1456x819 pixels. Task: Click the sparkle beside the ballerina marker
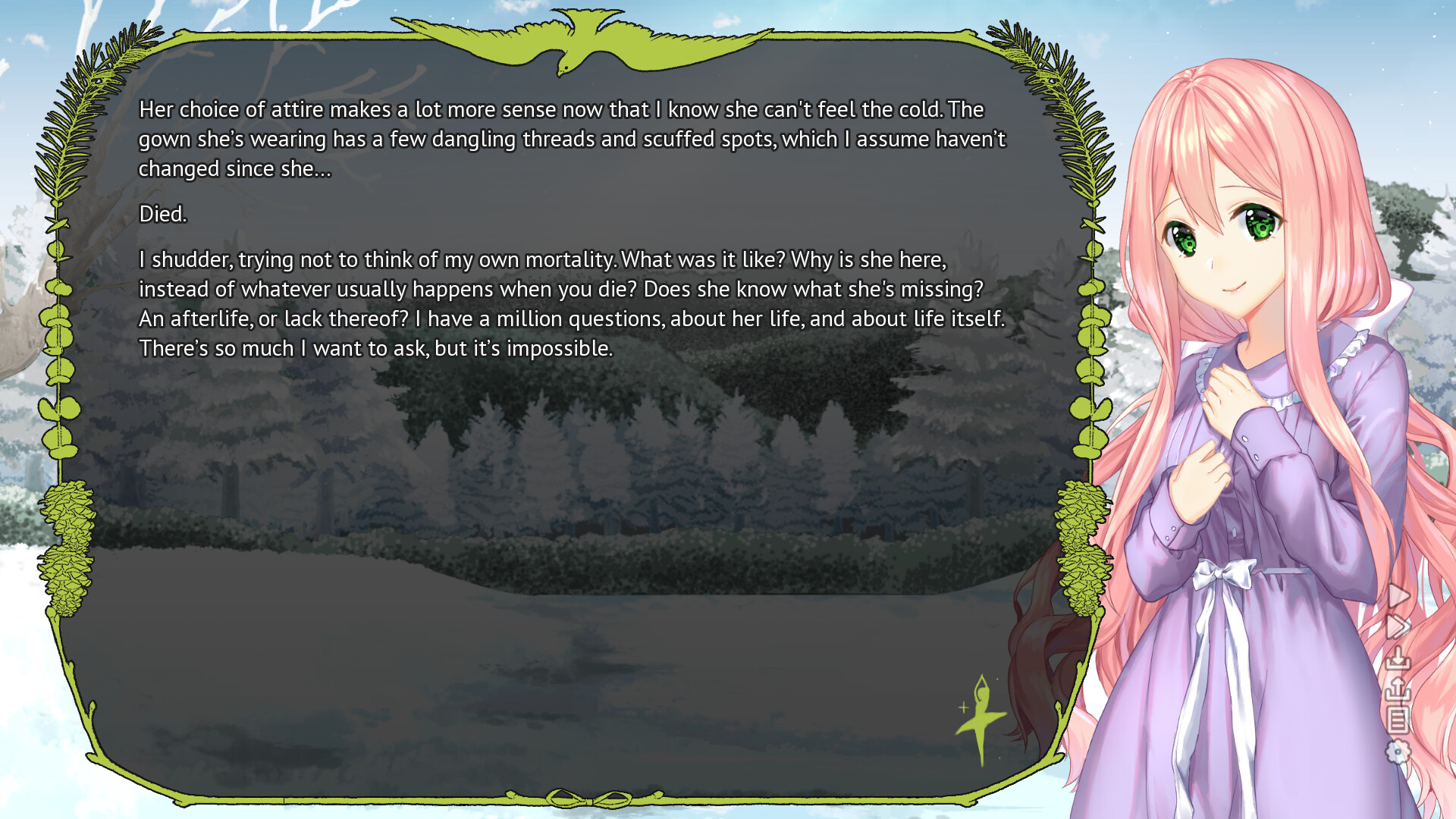[x=963, y=709]
